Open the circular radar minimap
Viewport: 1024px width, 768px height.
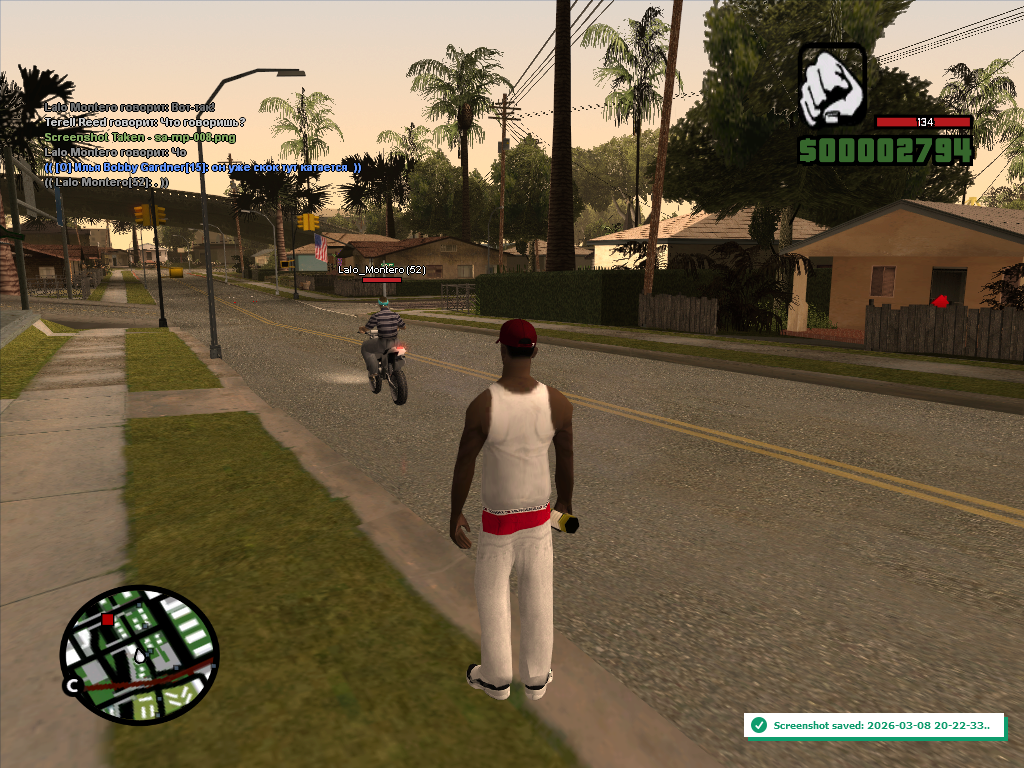click(x=139, y=655)
